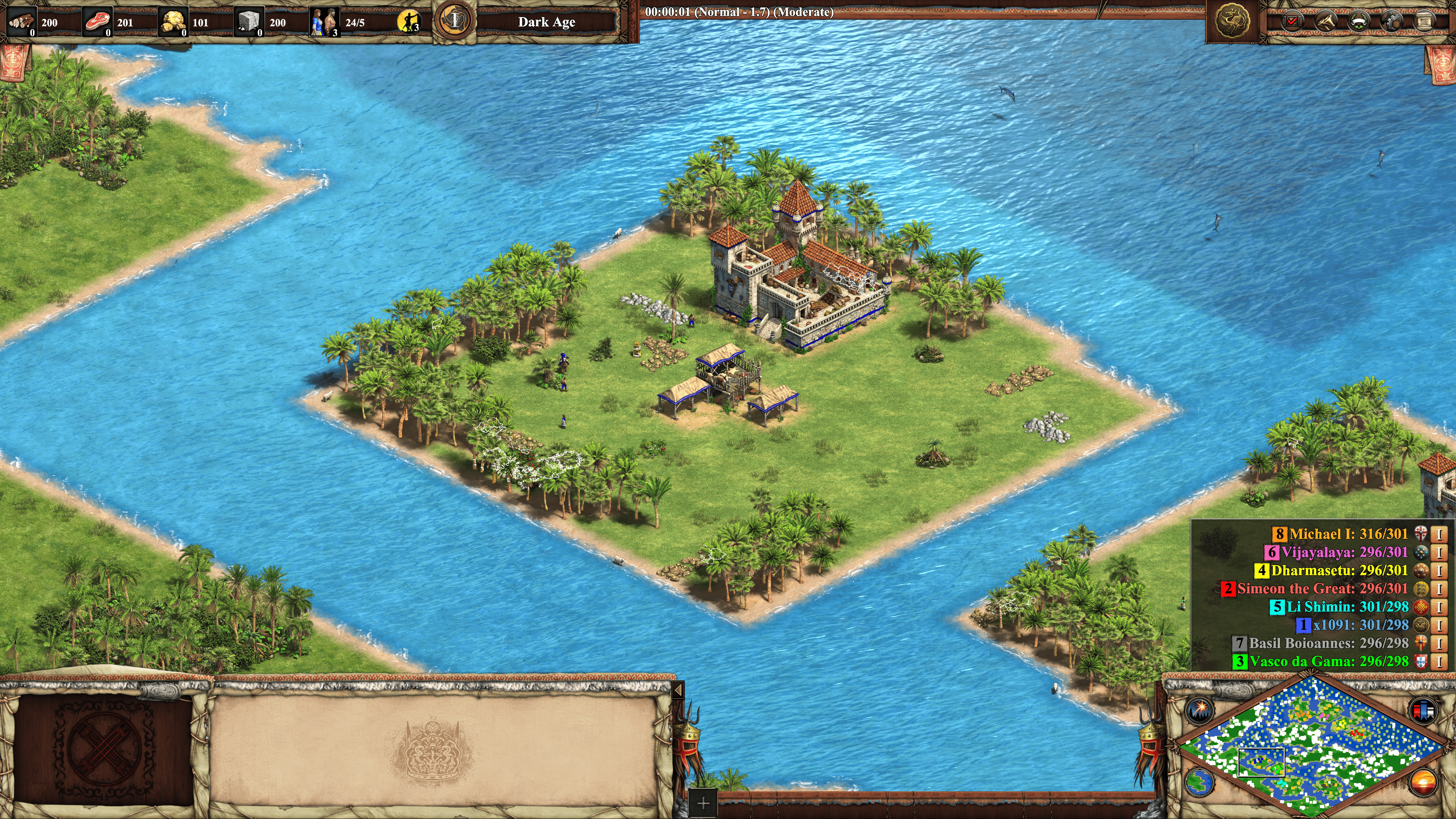
Task: Select idle villagers with the yellow icon
Action: (x=408, y=22)
